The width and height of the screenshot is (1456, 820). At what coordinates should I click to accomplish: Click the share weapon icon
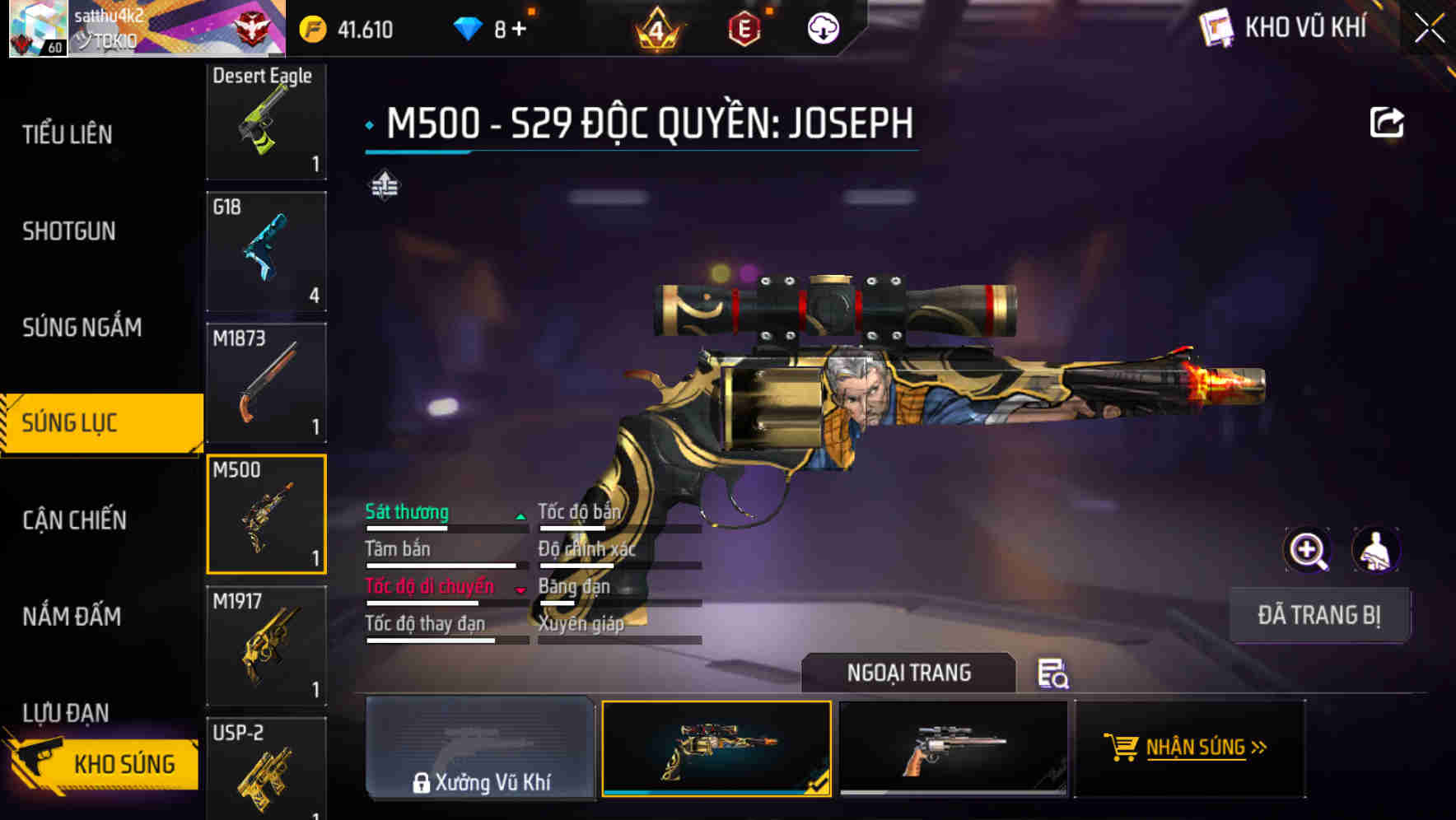[1387, 121]
